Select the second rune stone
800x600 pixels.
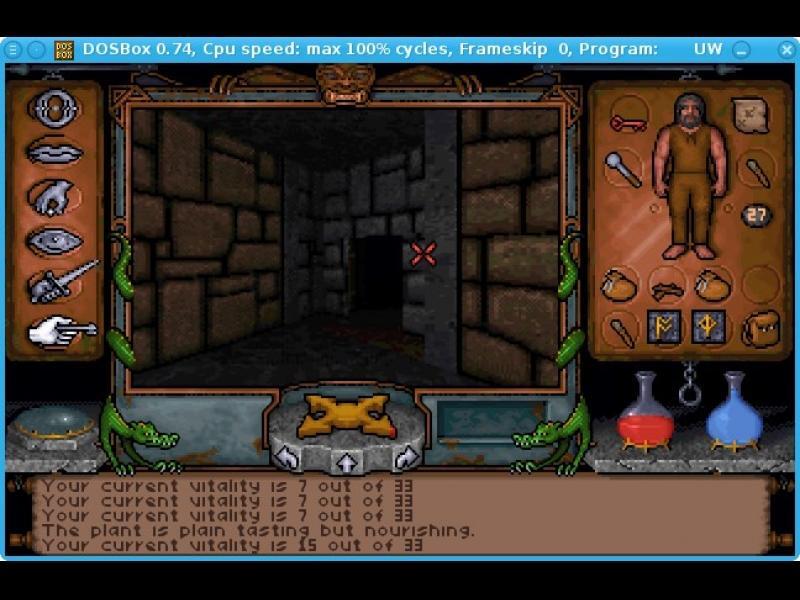tap(708, 328)
